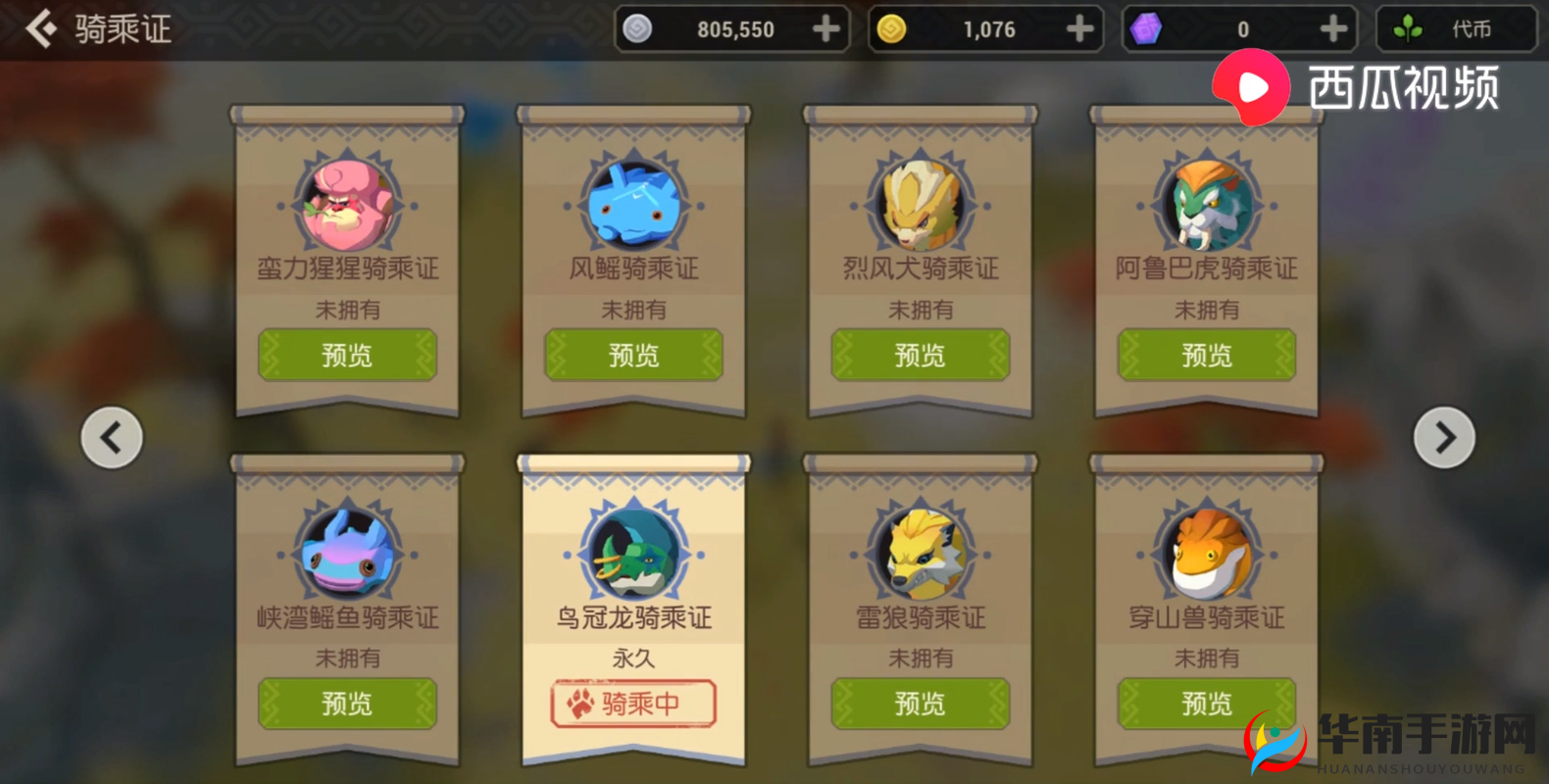This screenshot has width=1549, height=784.
Task: Add gold coins via its plus button
Action: pyautogui.click(x=1079, y=28)
